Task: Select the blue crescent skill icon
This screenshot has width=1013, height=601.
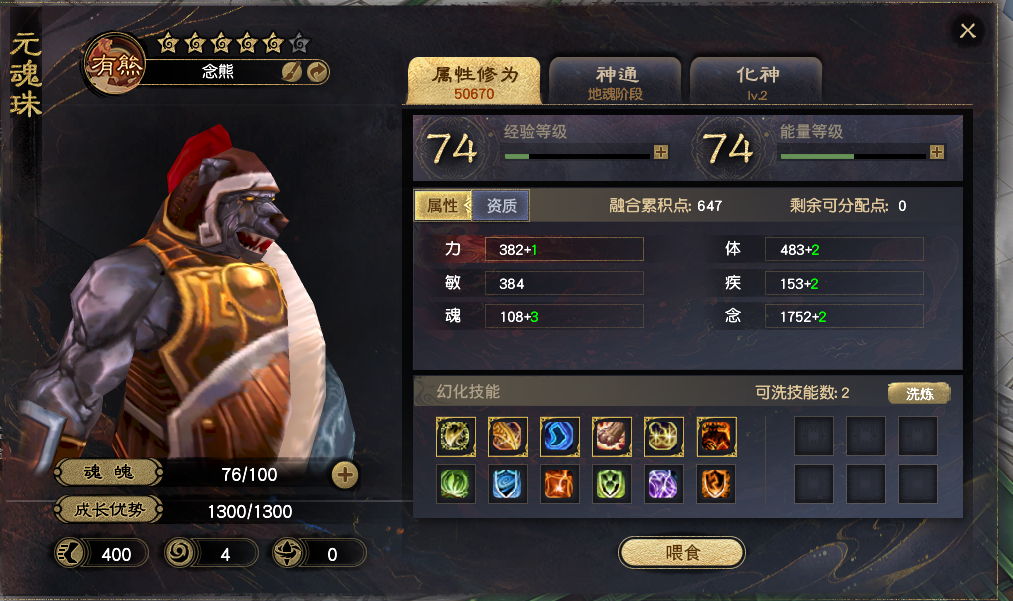Action: click(x=560, y=437)
